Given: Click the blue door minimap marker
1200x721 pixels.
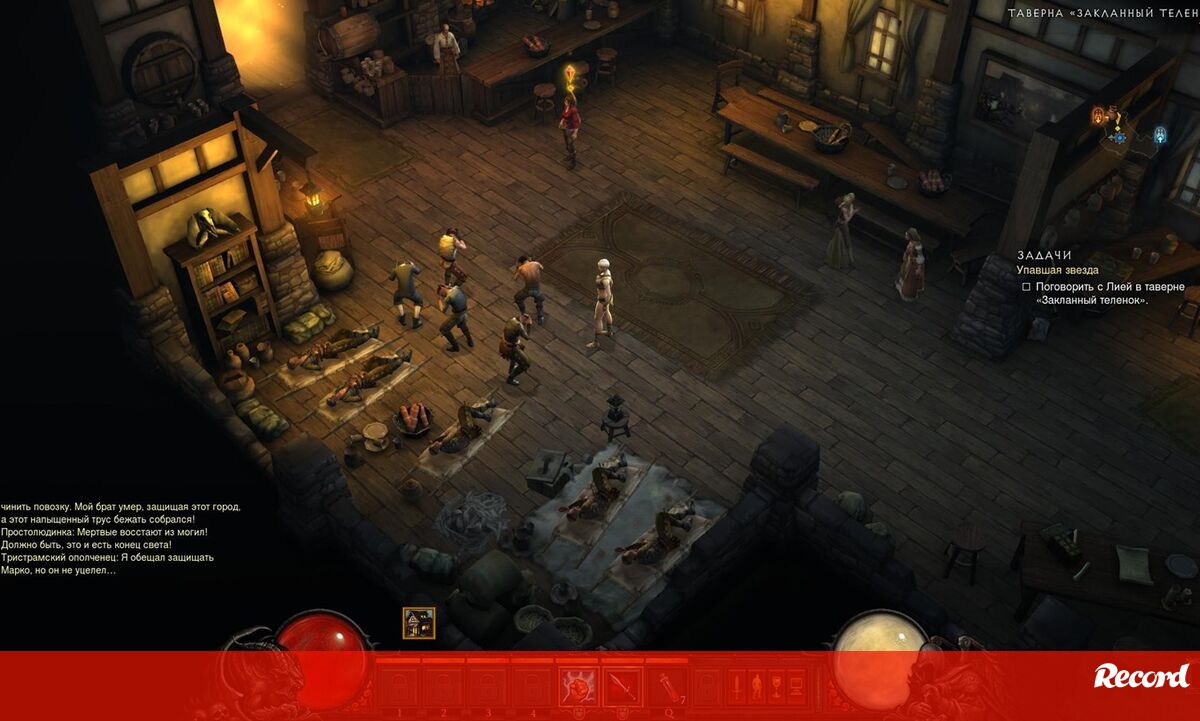Looking at the screenshot, I should (x=1160, y=133).
